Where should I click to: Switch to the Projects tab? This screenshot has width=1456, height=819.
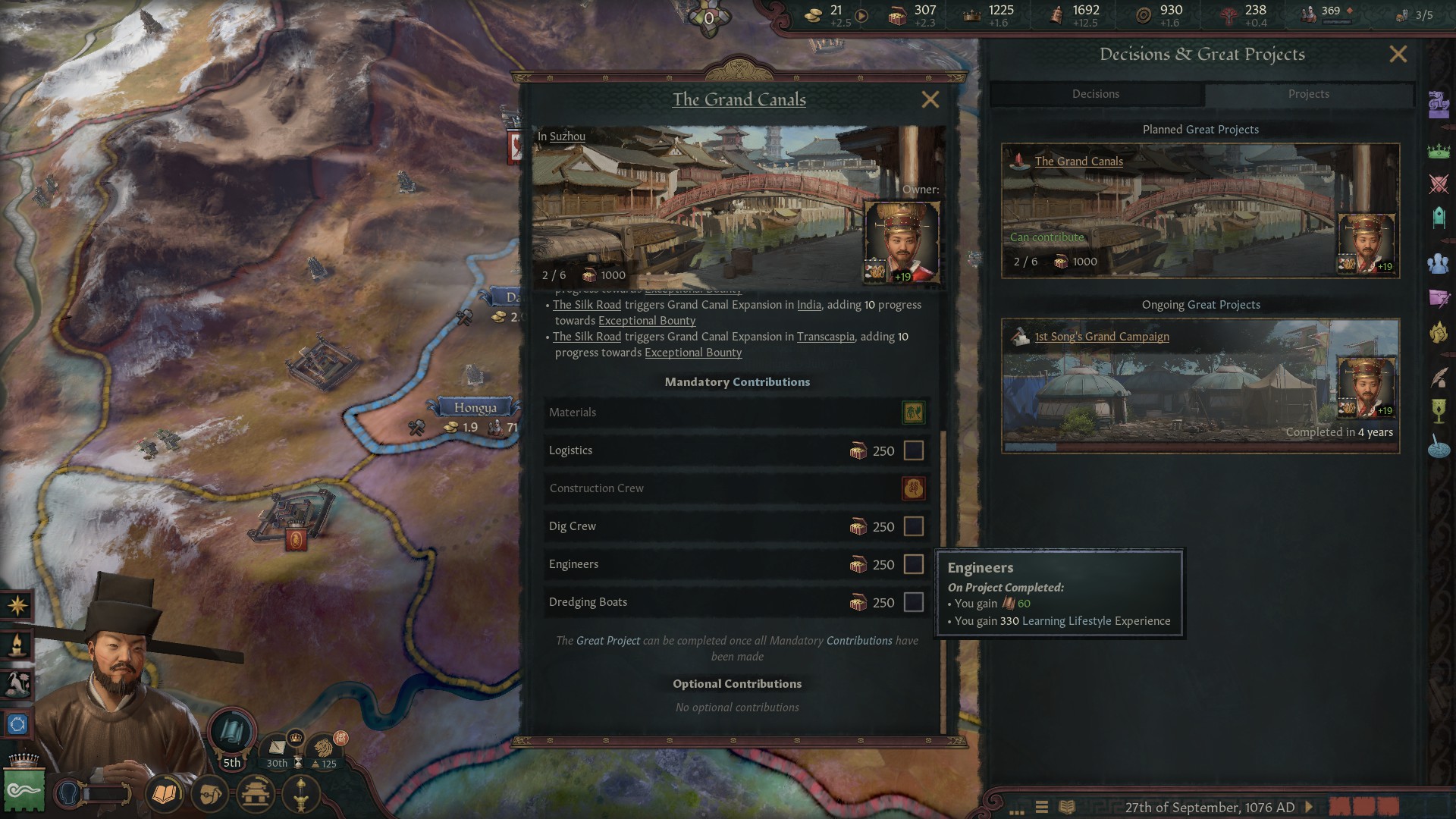1308,94
